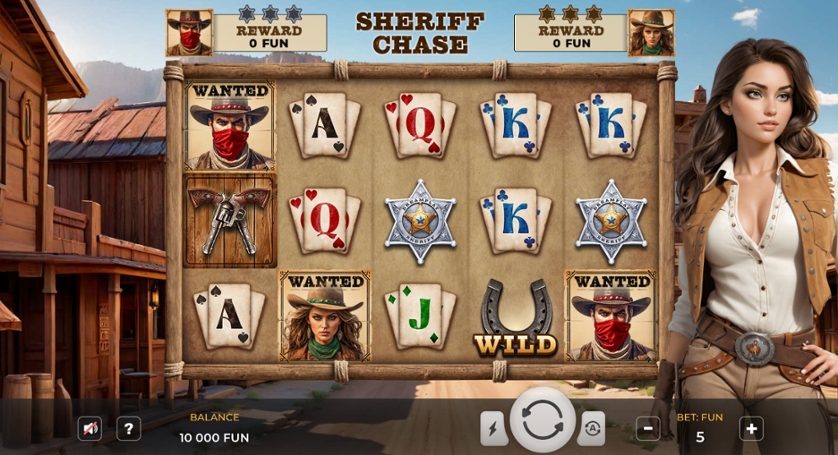Open the question mark help
This screenshot has width=838, height=455.
click(x=128, y=429)
